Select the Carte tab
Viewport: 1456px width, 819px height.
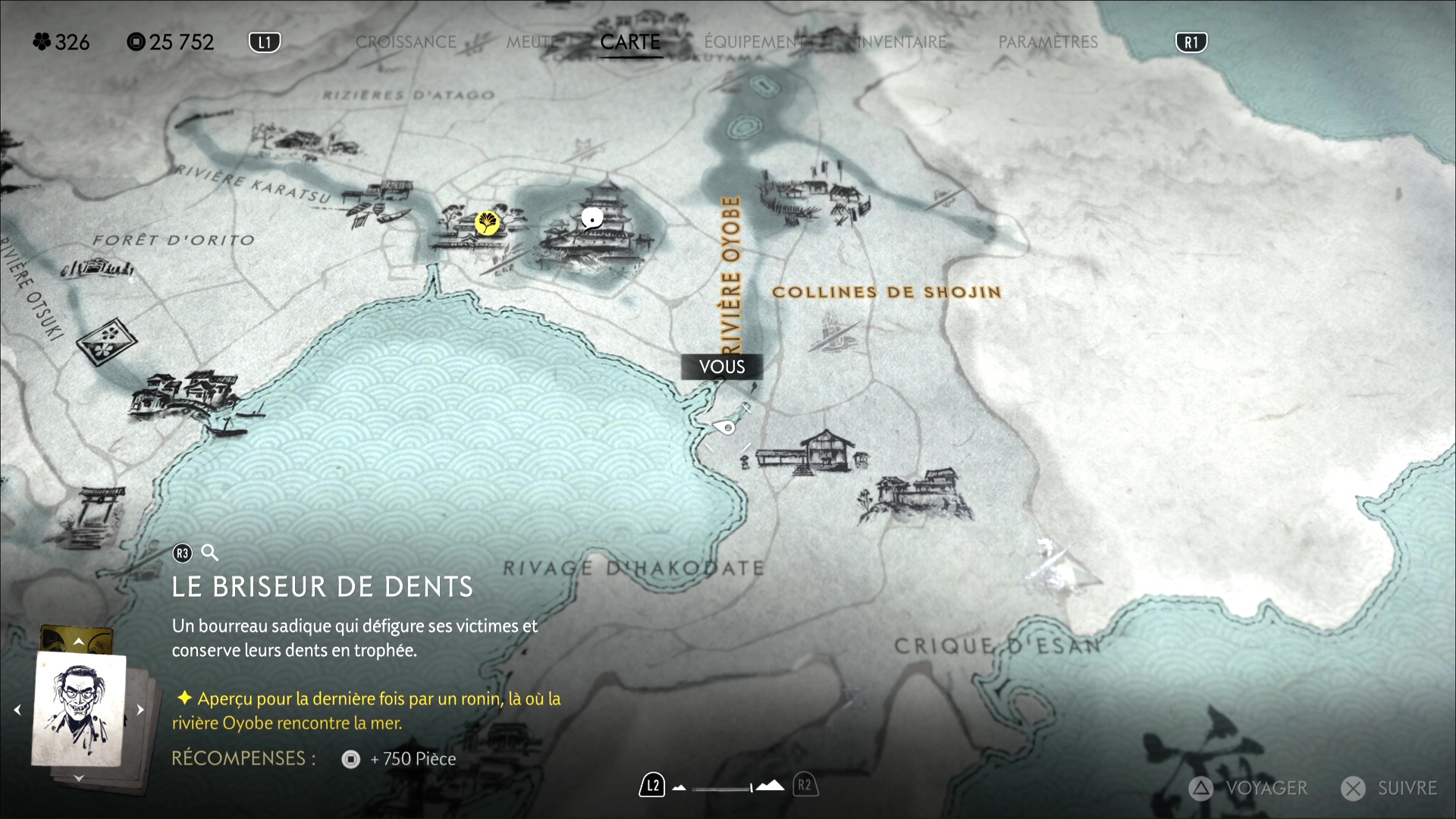pyautogui.click(x=630, y=42)
